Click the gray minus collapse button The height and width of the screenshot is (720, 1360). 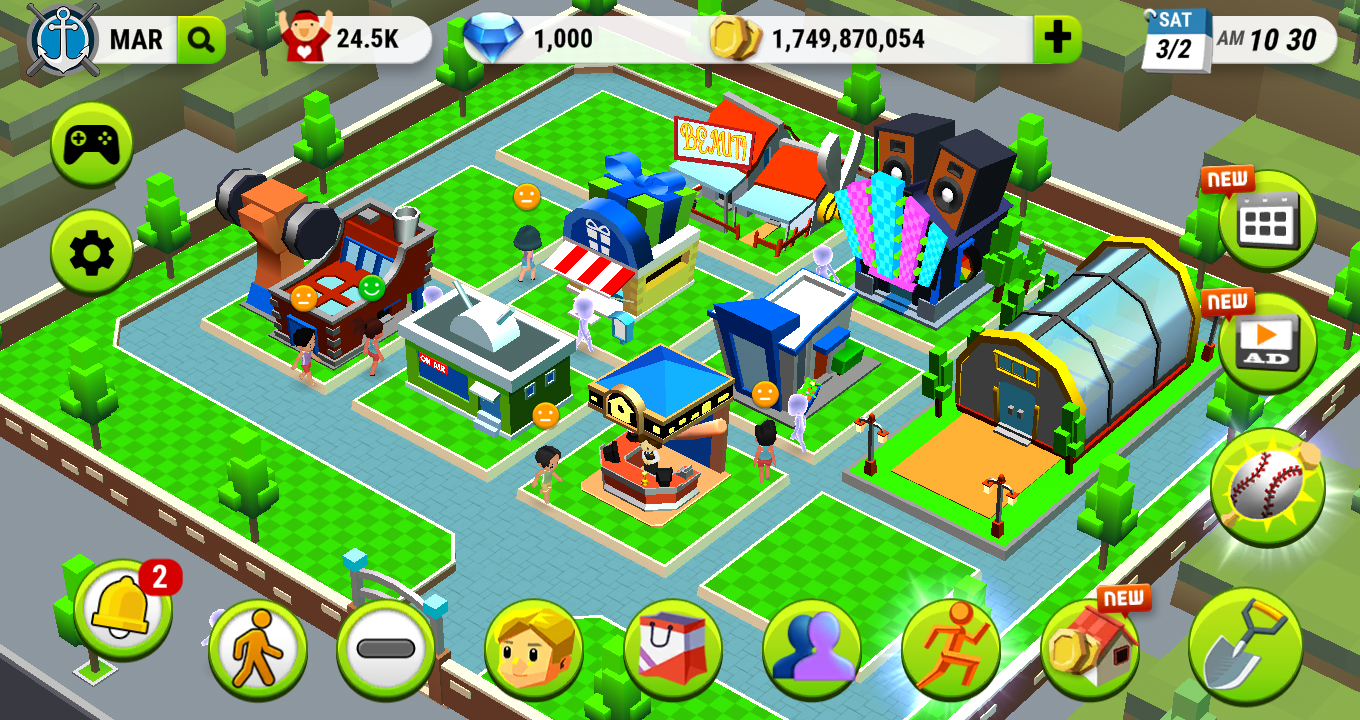pos(385,650)
